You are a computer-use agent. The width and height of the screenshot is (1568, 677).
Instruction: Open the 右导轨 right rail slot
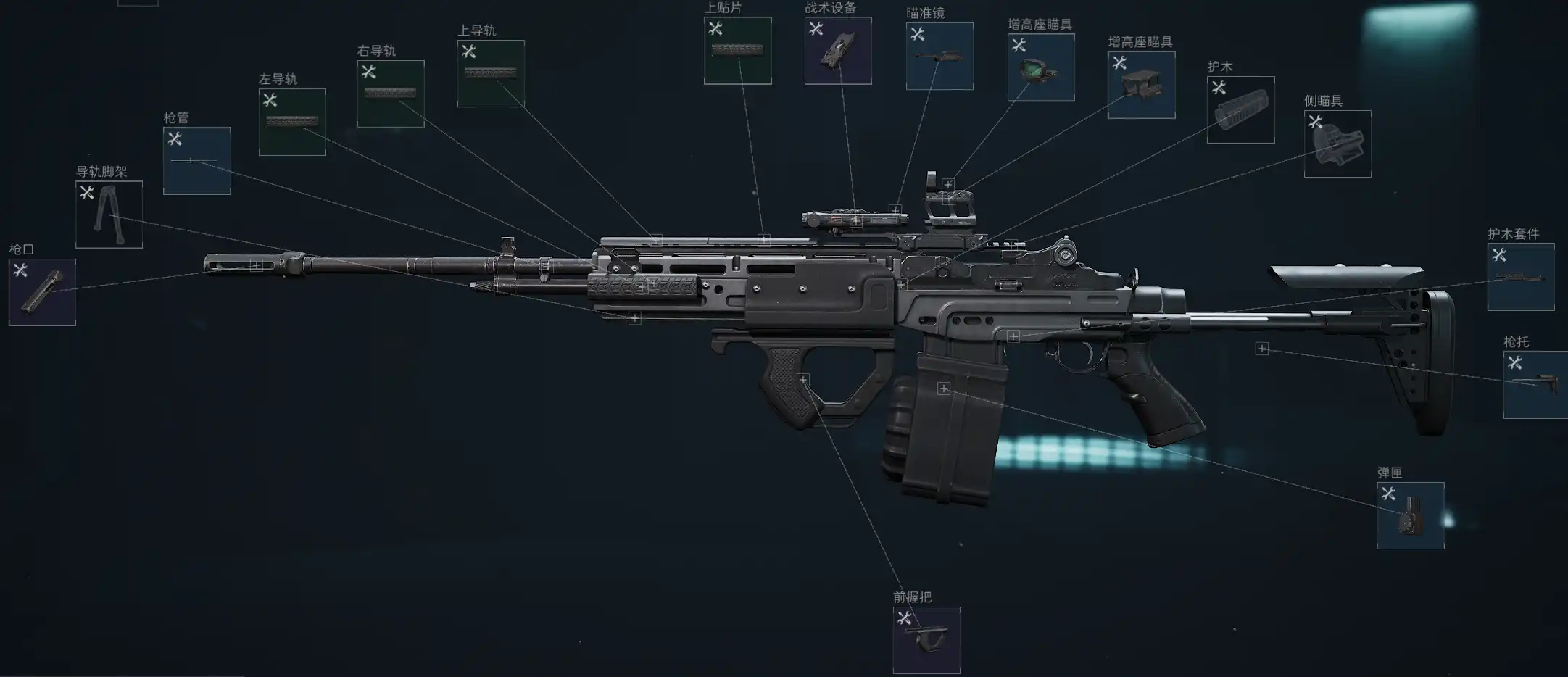pyautogui.click(x=390, y=94)
